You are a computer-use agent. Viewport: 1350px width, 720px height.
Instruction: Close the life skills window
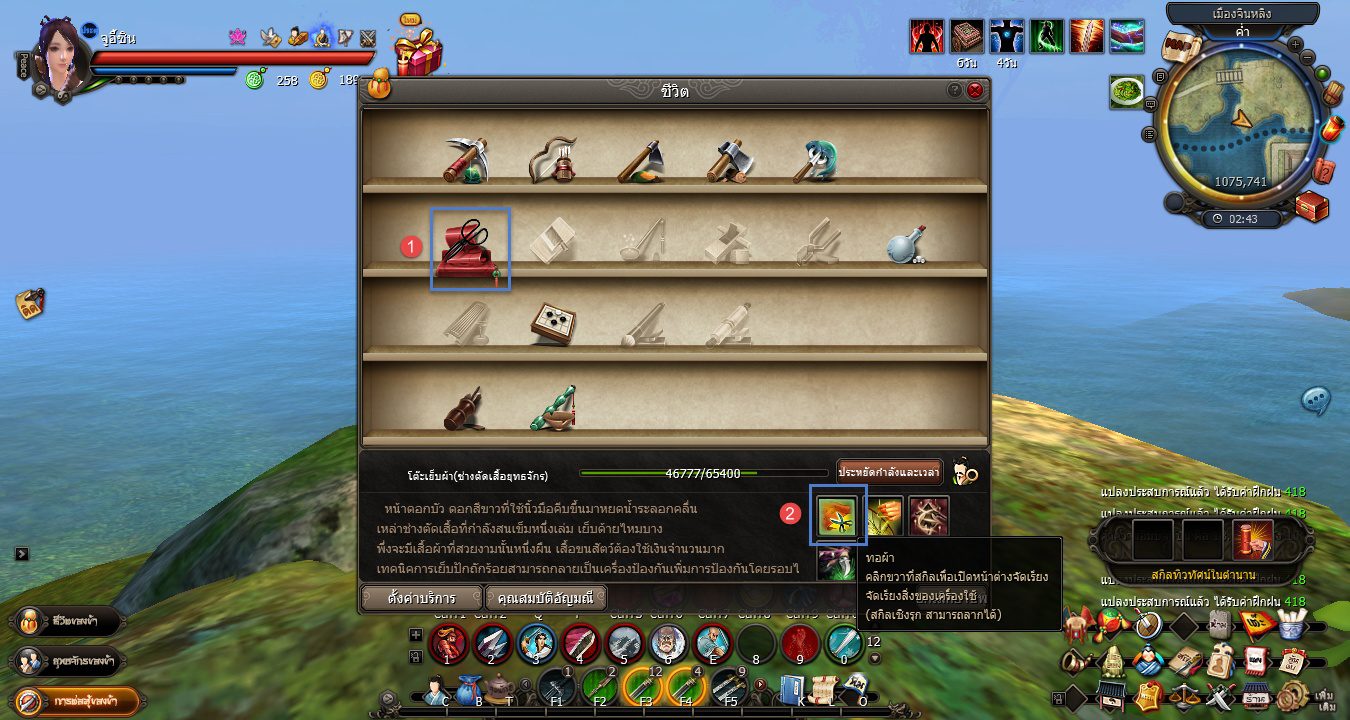975,90
